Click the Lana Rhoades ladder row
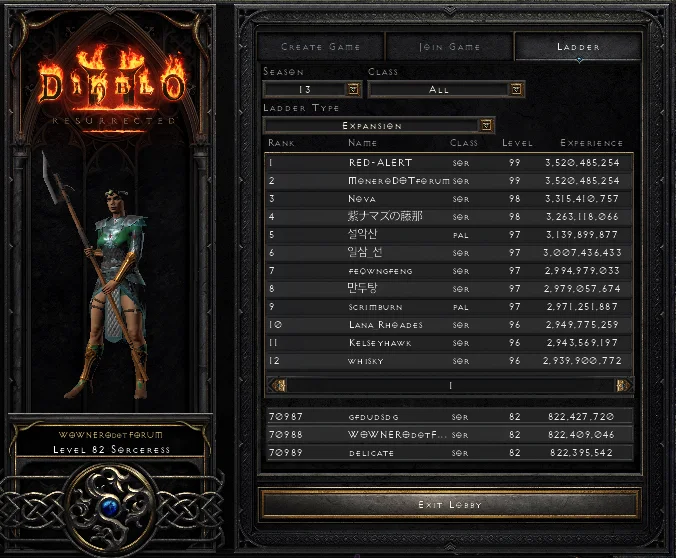 pyautogui.click(x=449, y=325)
